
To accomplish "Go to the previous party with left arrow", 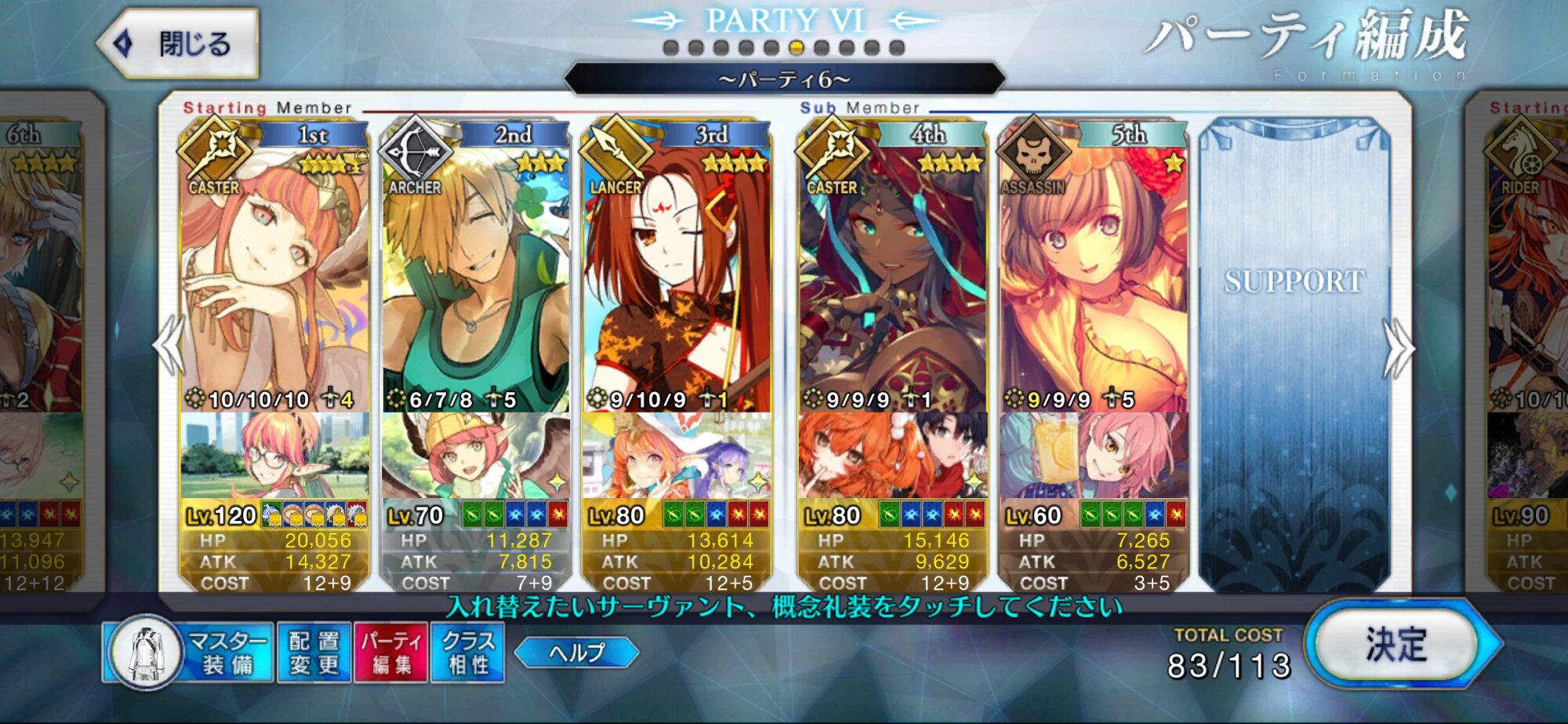I will (x=170, y=345).
